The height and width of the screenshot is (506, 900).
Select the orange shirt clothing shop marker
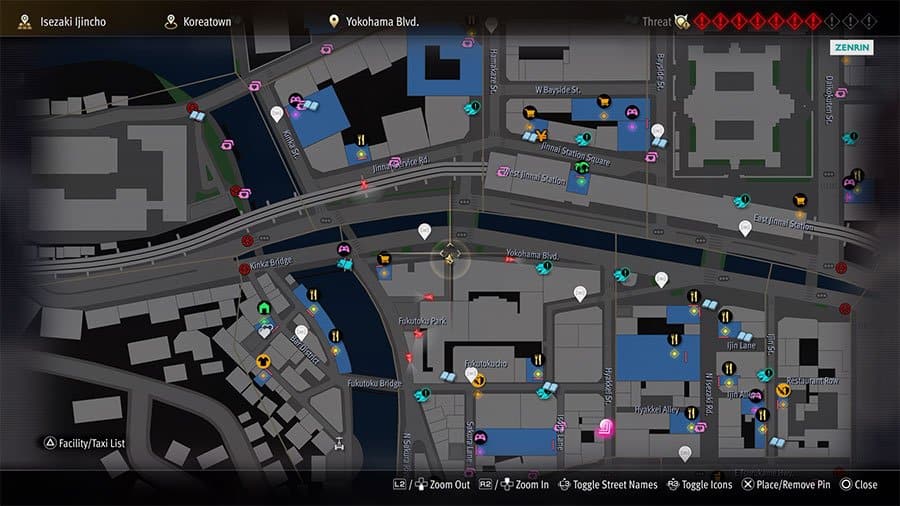pyautogui.click(x=263, y=361)
